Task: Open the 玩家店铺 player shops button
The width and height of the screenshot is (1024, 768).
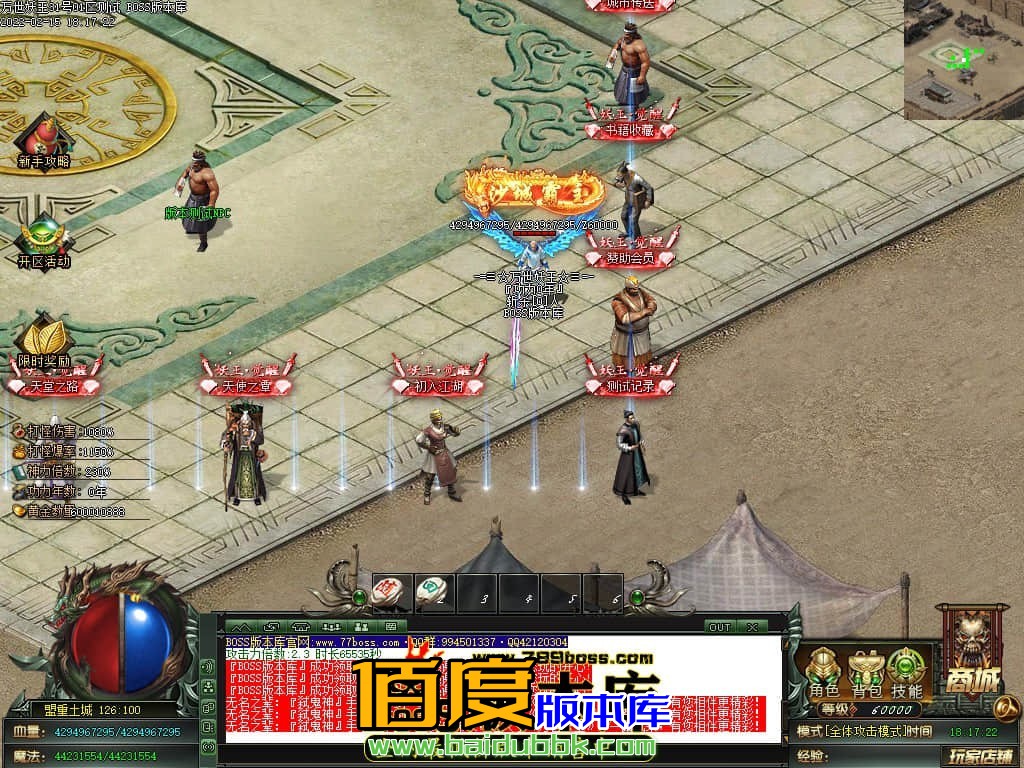Action: tap(981, 755)
